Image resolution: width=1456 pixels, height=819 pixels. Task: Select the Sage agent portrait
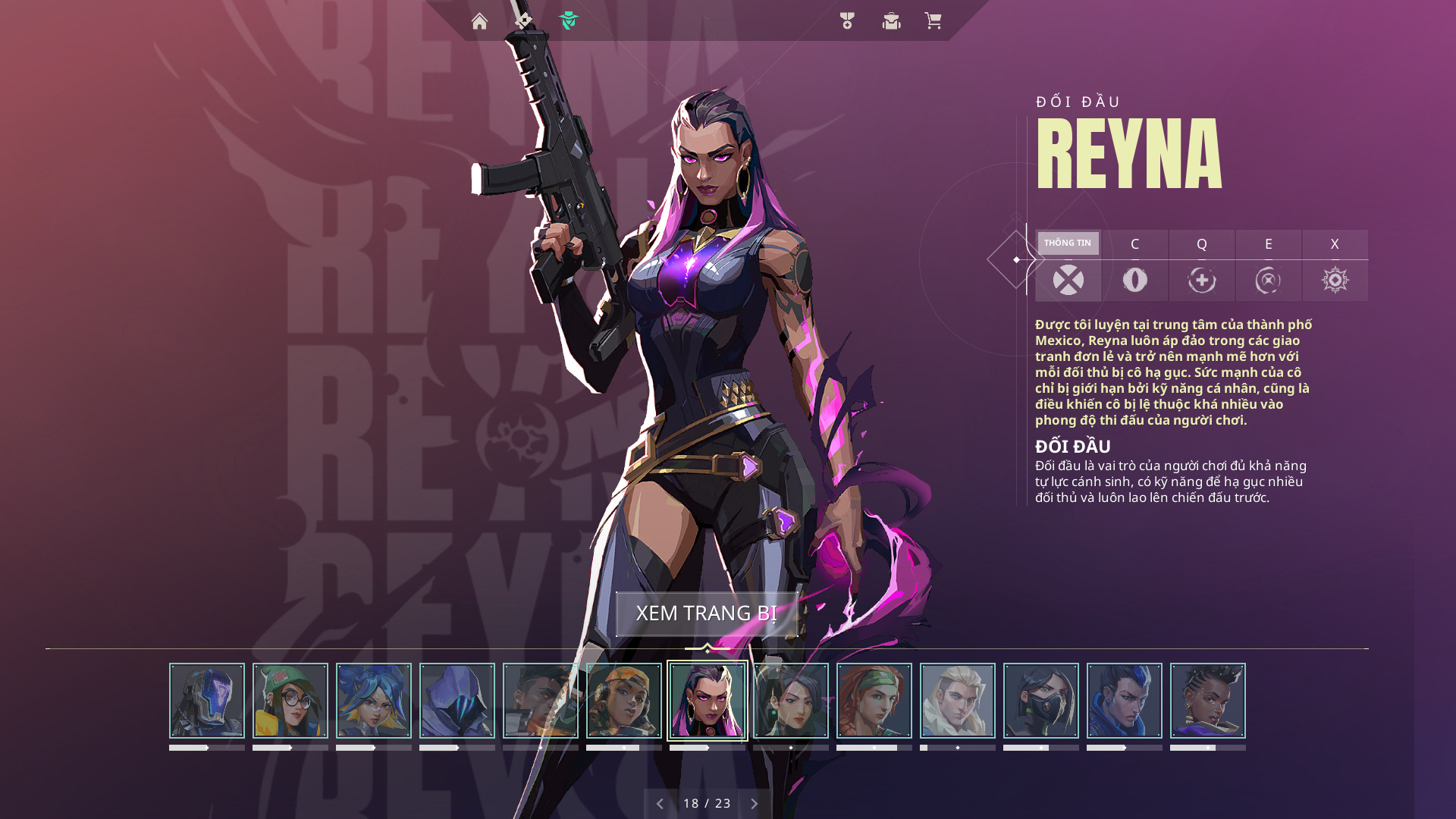pyautogui.click(x=791, y=701)
